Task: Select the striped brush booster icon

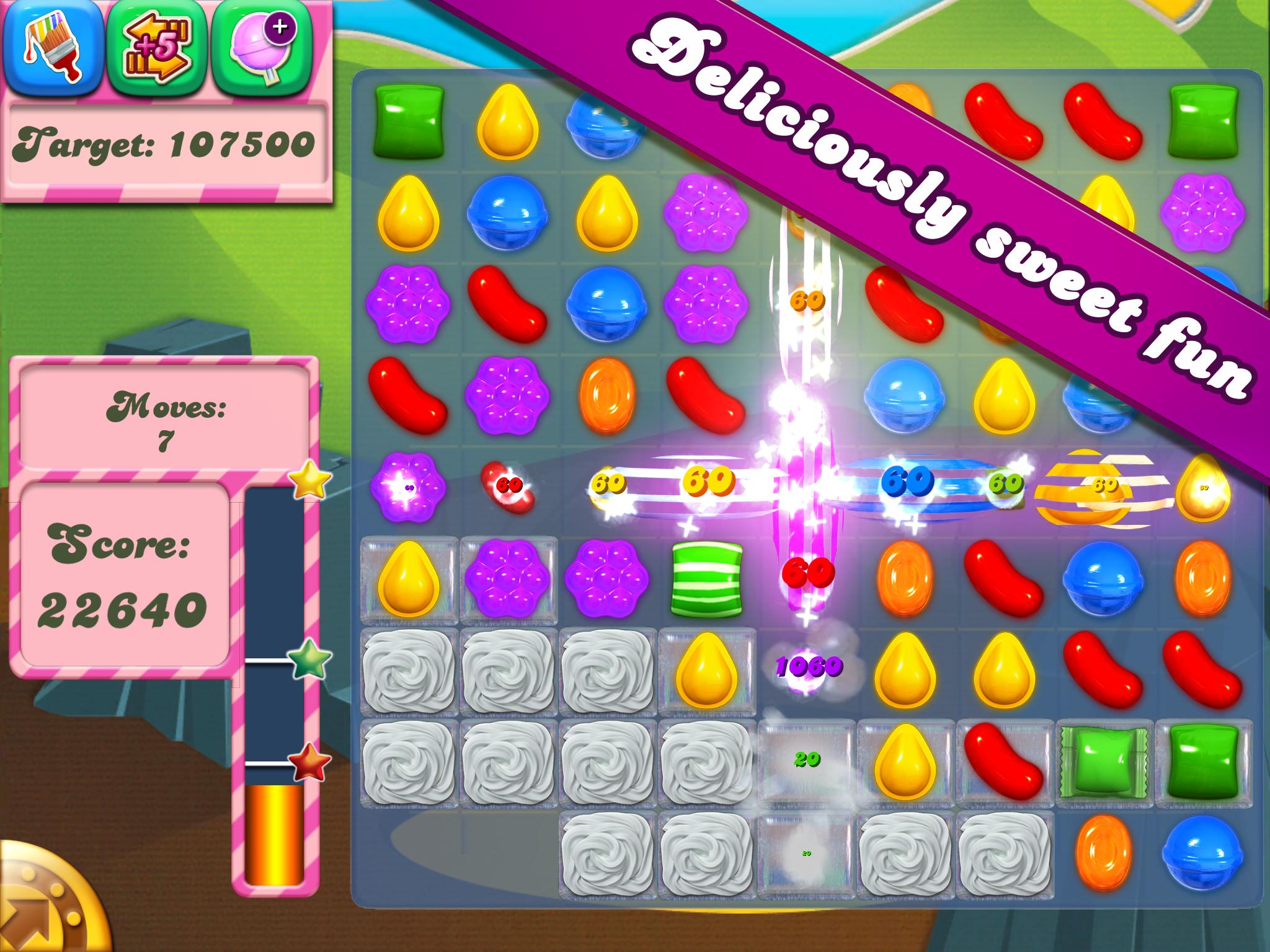Action: coord(53,46)
